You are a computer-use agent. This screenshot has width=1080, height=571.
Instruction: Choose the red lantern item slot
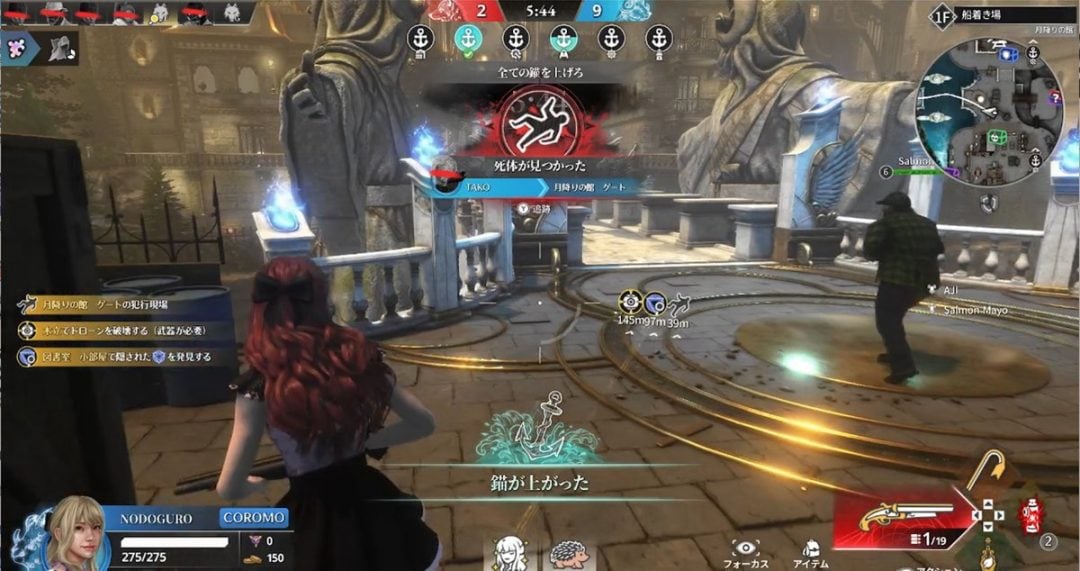1028,516
